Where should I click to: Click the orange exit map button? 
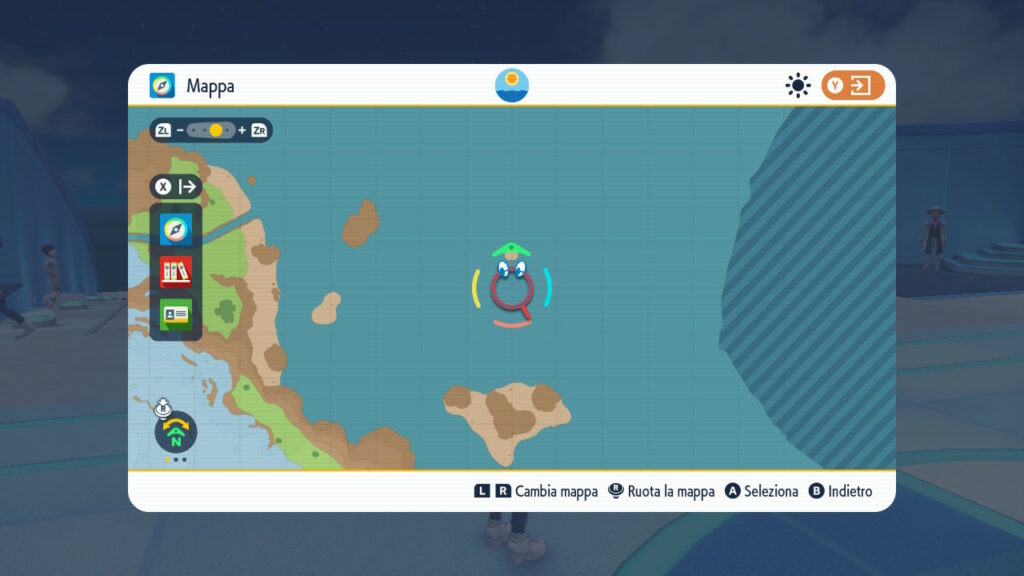[x=853, y=86]
